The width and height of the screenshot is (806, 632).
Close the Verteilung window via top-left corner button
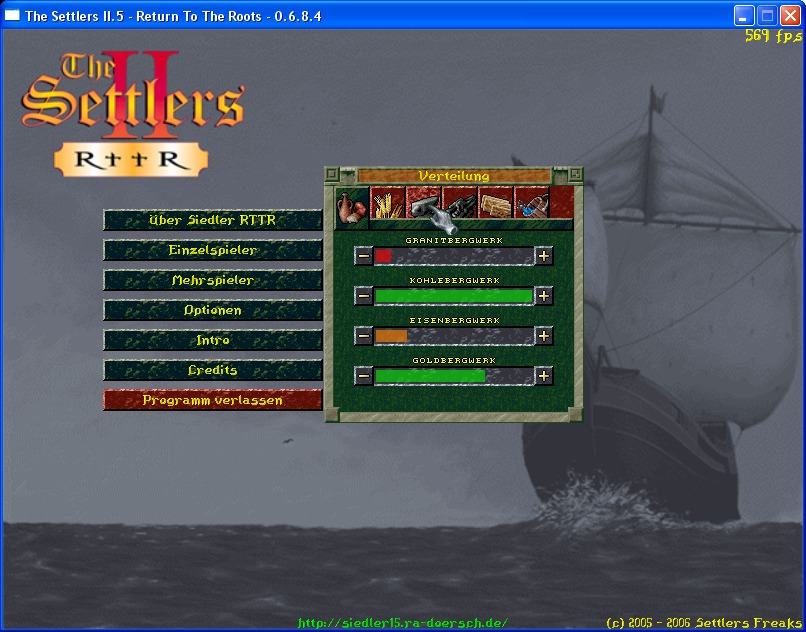[333, 174]
